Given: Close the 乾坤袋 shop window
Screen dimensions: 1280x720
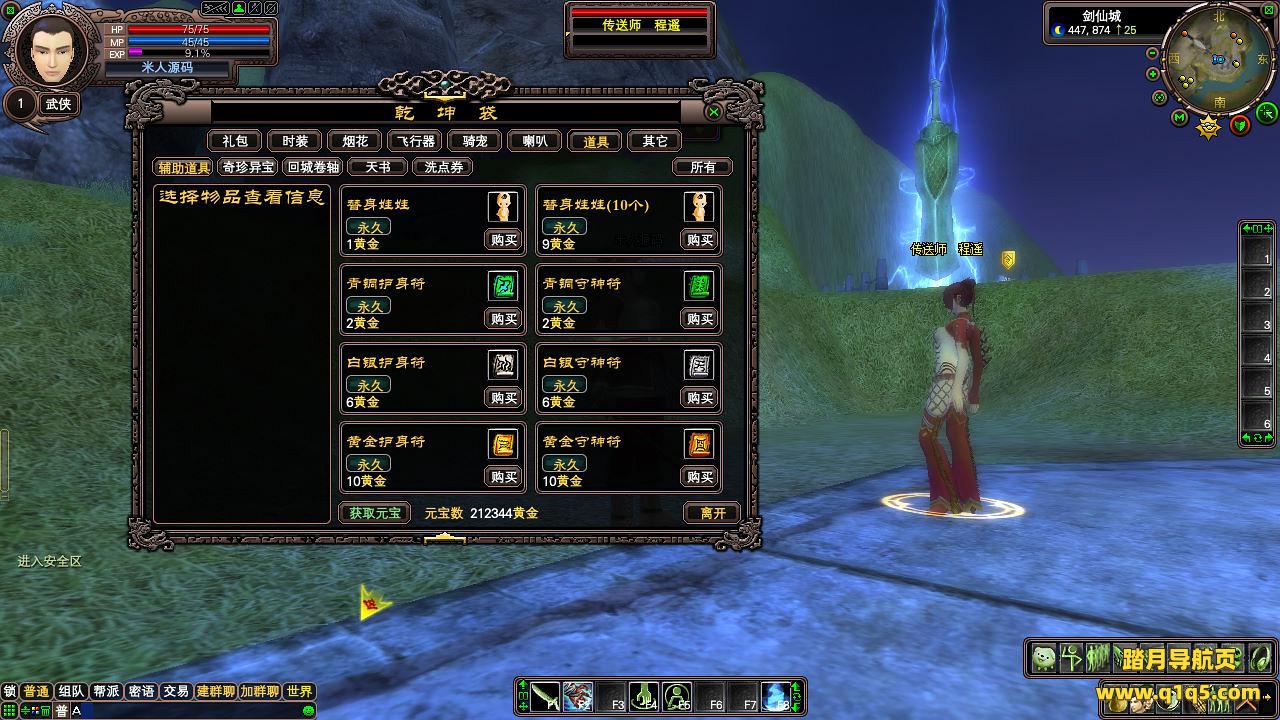Looking at the screenshot, I should coord(714,112).
